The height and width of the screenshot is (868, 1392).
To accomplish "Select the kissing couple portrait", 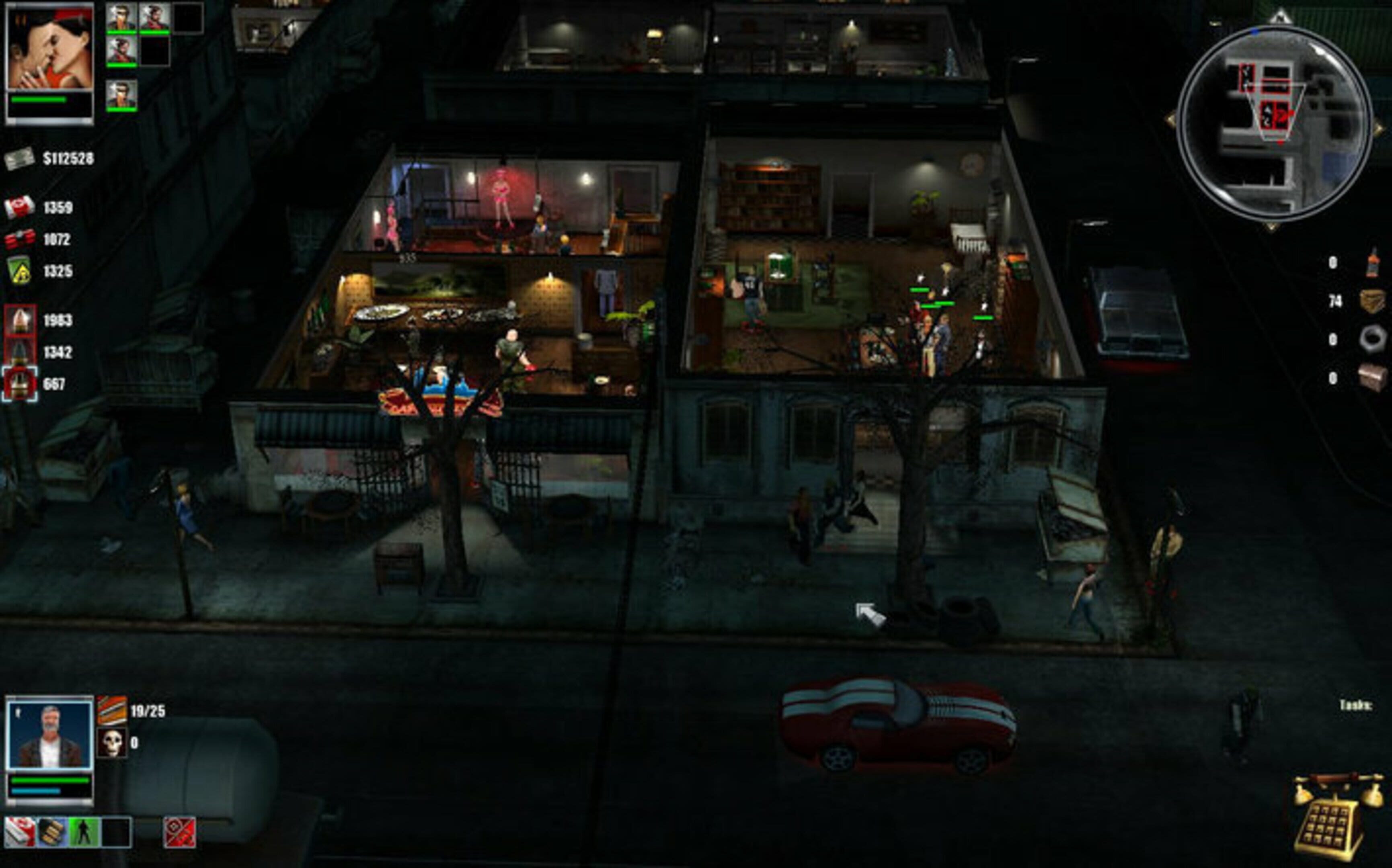I will 49,50.
